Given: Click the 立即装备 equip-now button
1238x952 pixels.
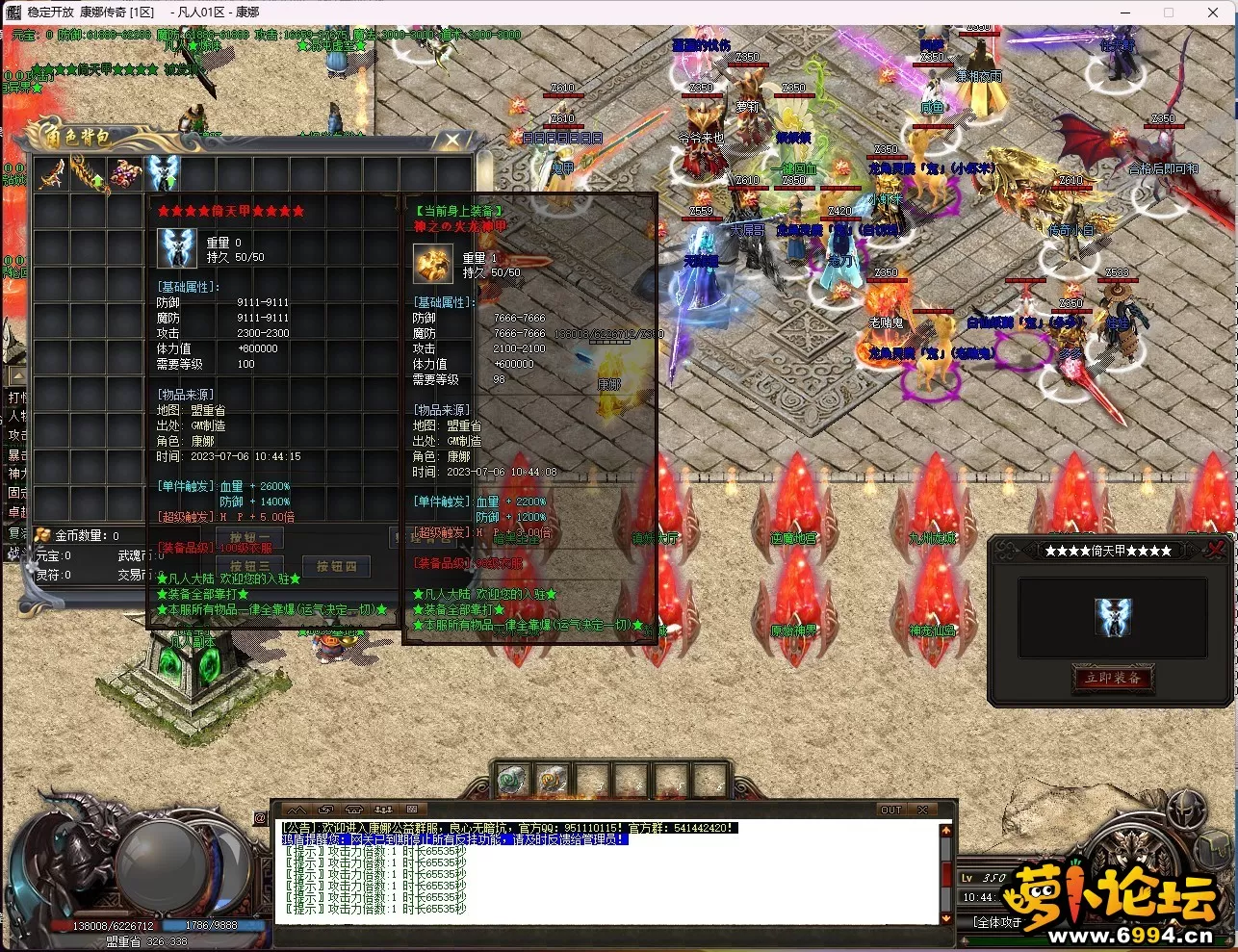Looking at the screenshot, I should tap(1113, 678).
